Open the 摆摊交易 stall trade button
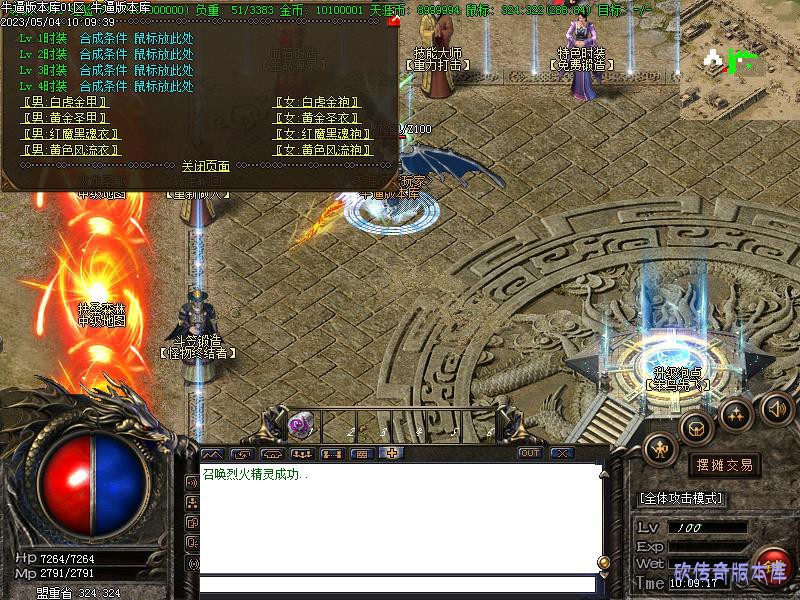This screenshot has height=600, width=800. 724,465
